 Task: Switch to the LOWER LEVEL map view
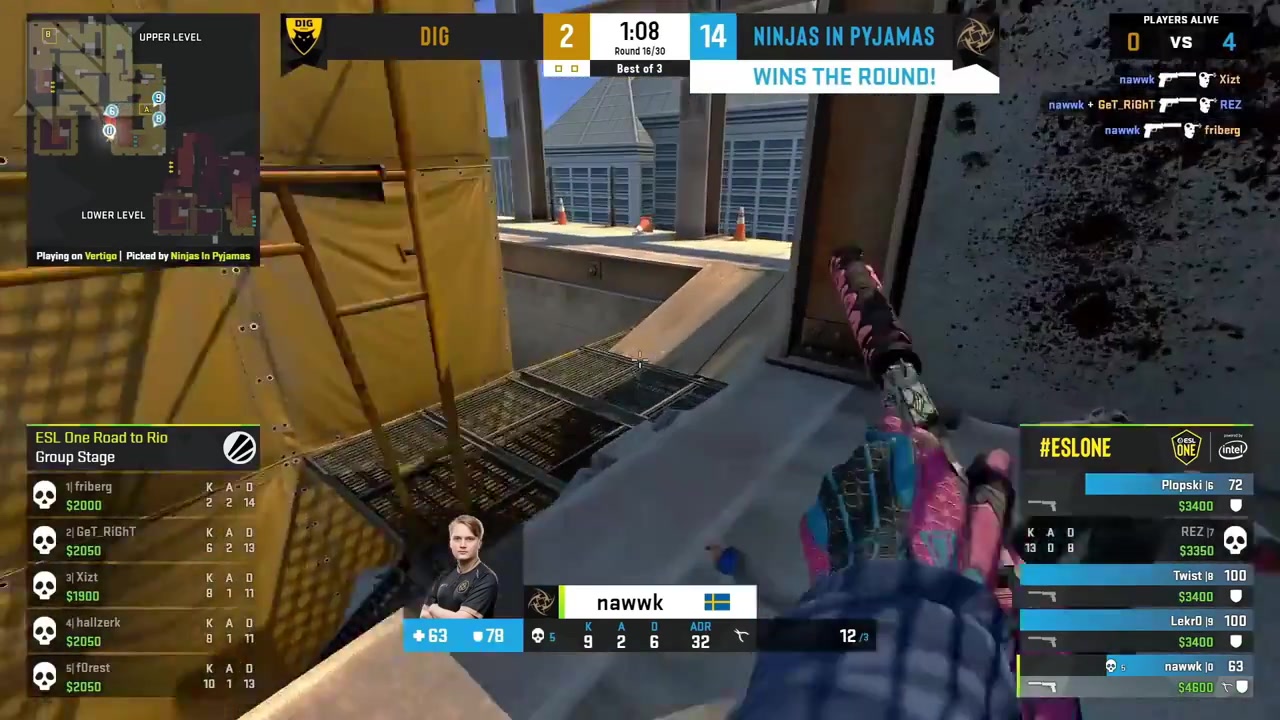[113, 215]
